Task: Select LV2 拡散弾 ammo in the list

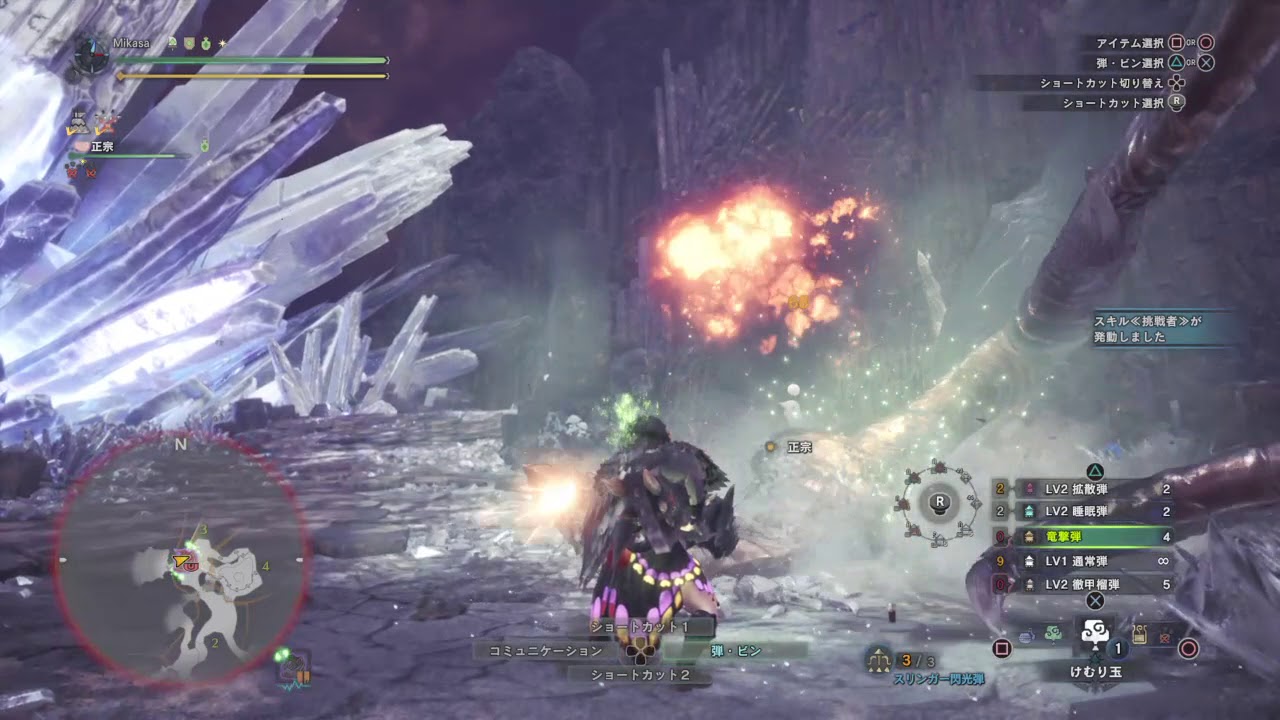Action: [x=1088, y=489]
